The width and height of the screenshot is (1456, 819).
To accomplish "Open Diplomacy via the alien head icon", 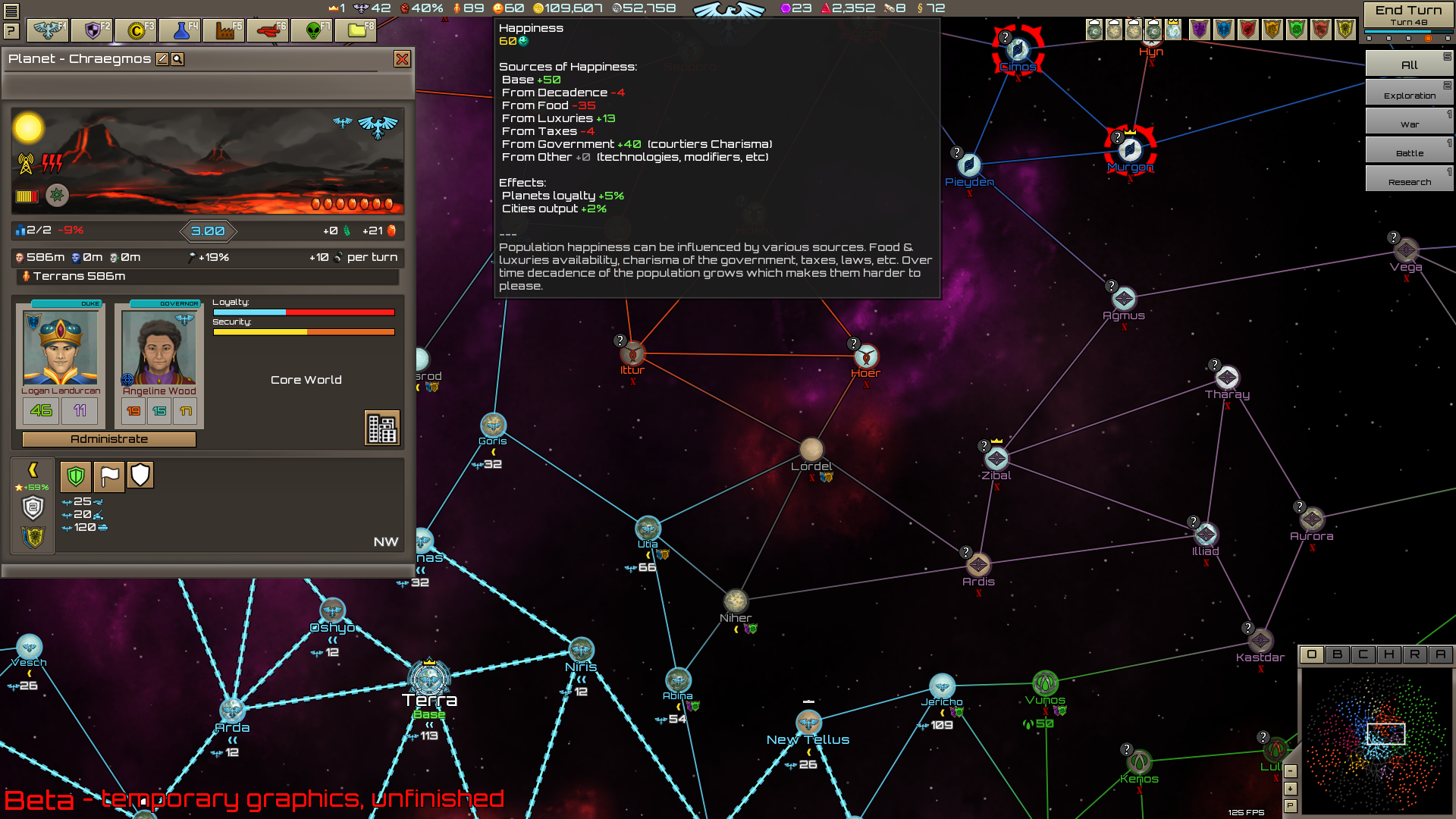I will [312, 30].
